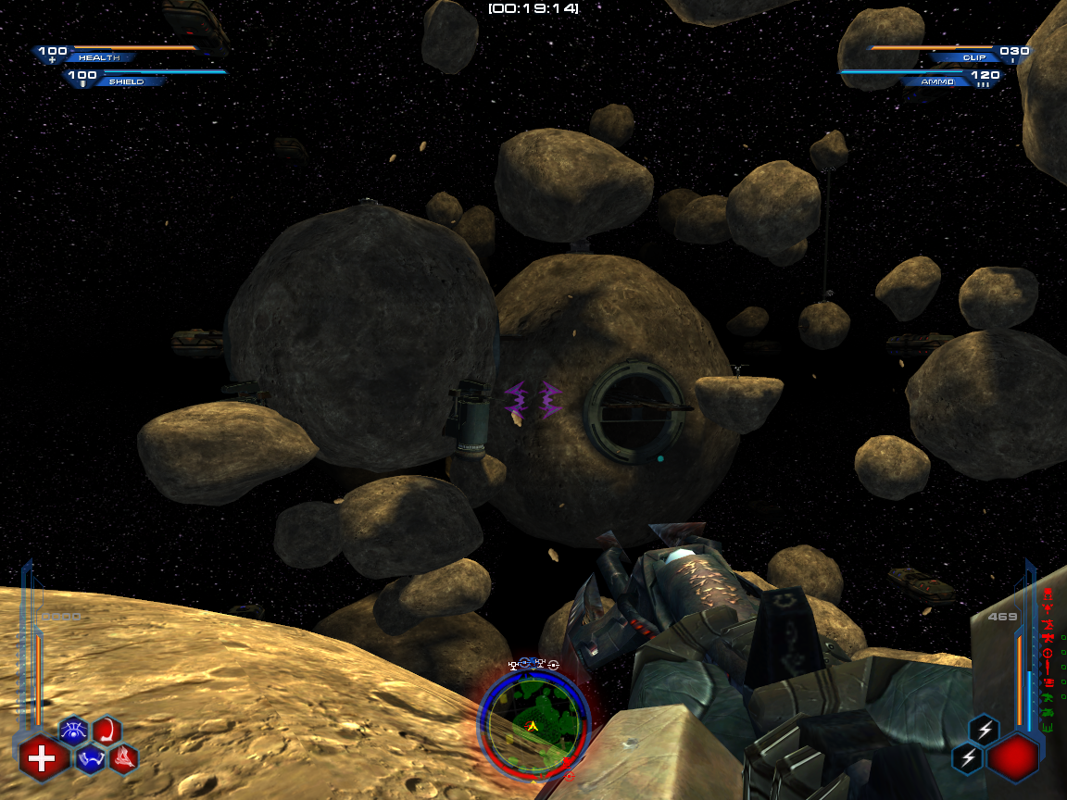Select the blue arched bridge hexagon icon
Viewport: 1067px width, 800px height.
[91, 759]
